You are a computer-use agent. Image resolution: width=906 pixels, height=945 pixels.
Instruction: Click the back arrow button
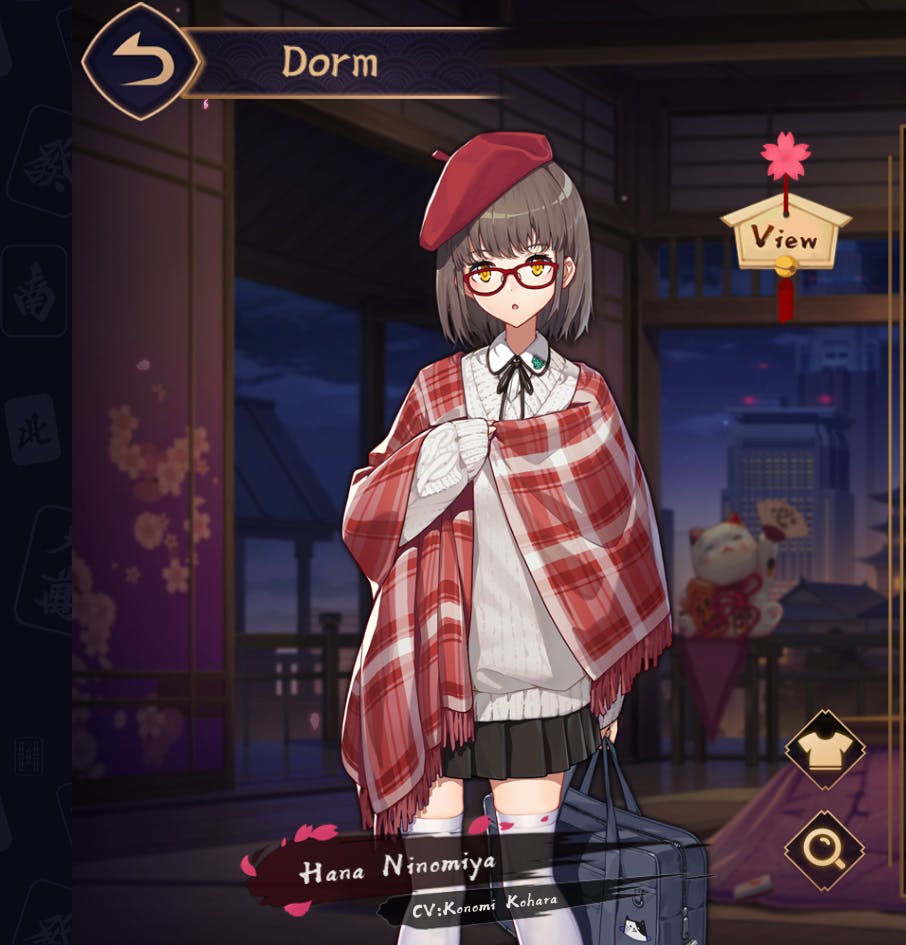(x=142, y=62)
